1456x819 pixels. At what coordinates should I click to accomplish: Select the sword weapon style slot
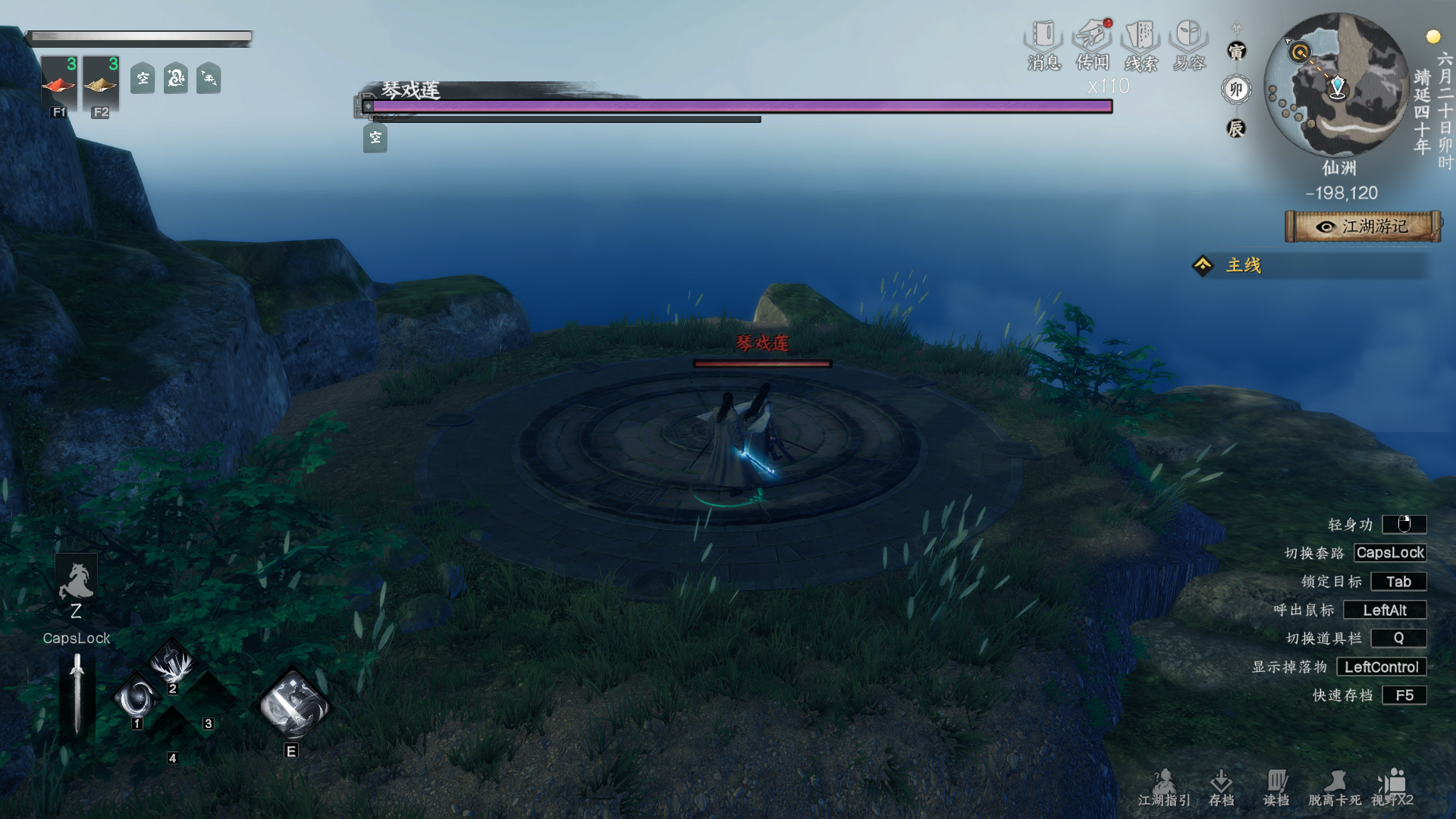tap(77, 694)
